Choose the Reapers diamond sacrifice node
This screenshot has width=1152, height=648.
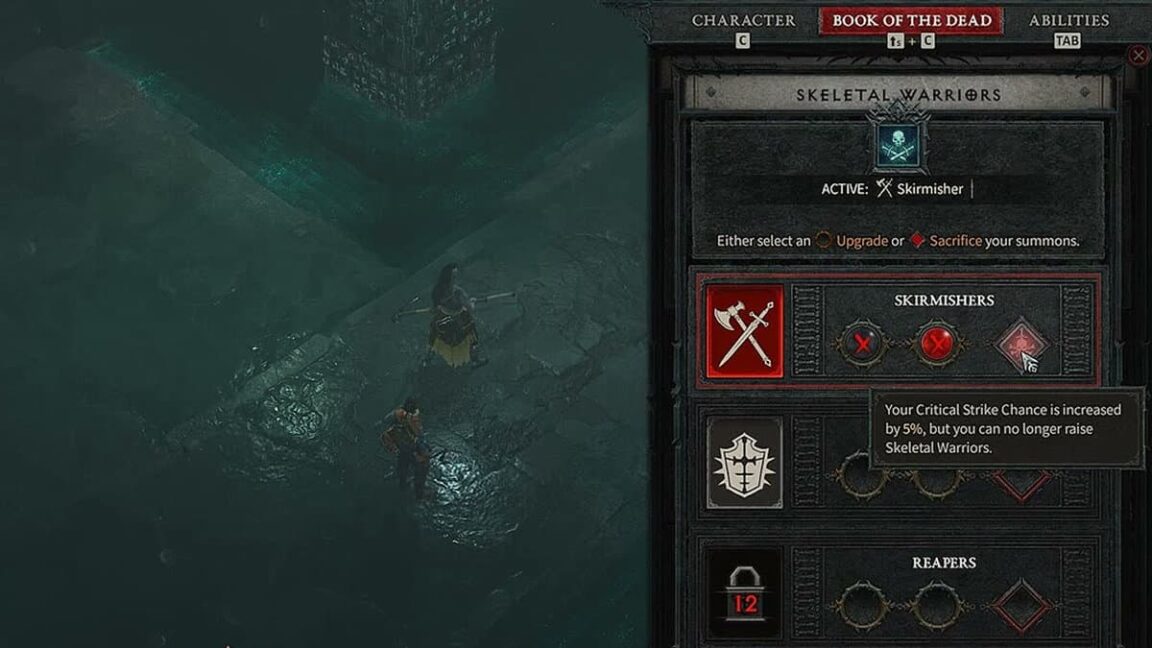(x=1021, y=605)
